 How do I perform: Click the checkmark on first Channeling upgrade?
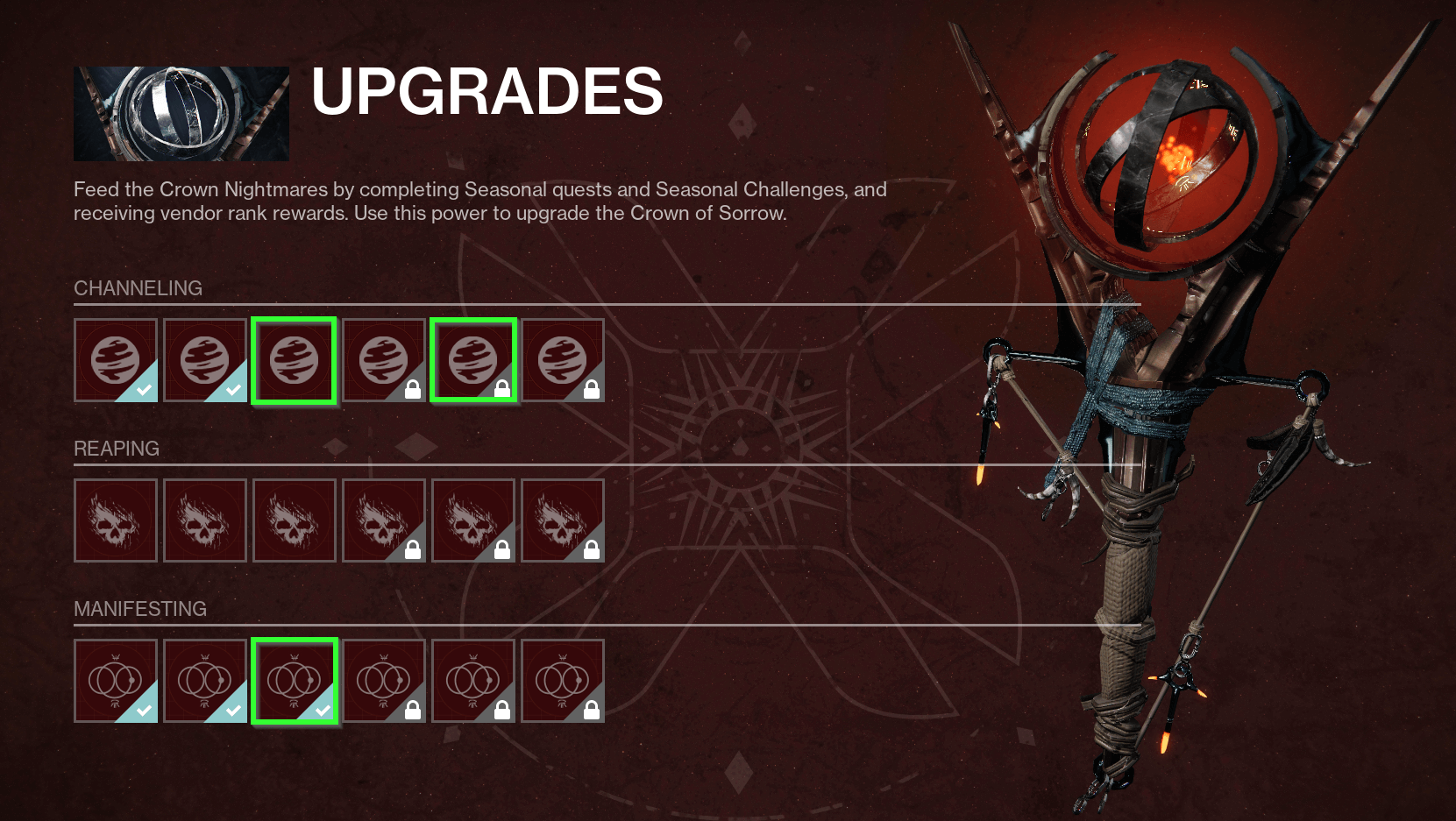pos(144,386)
